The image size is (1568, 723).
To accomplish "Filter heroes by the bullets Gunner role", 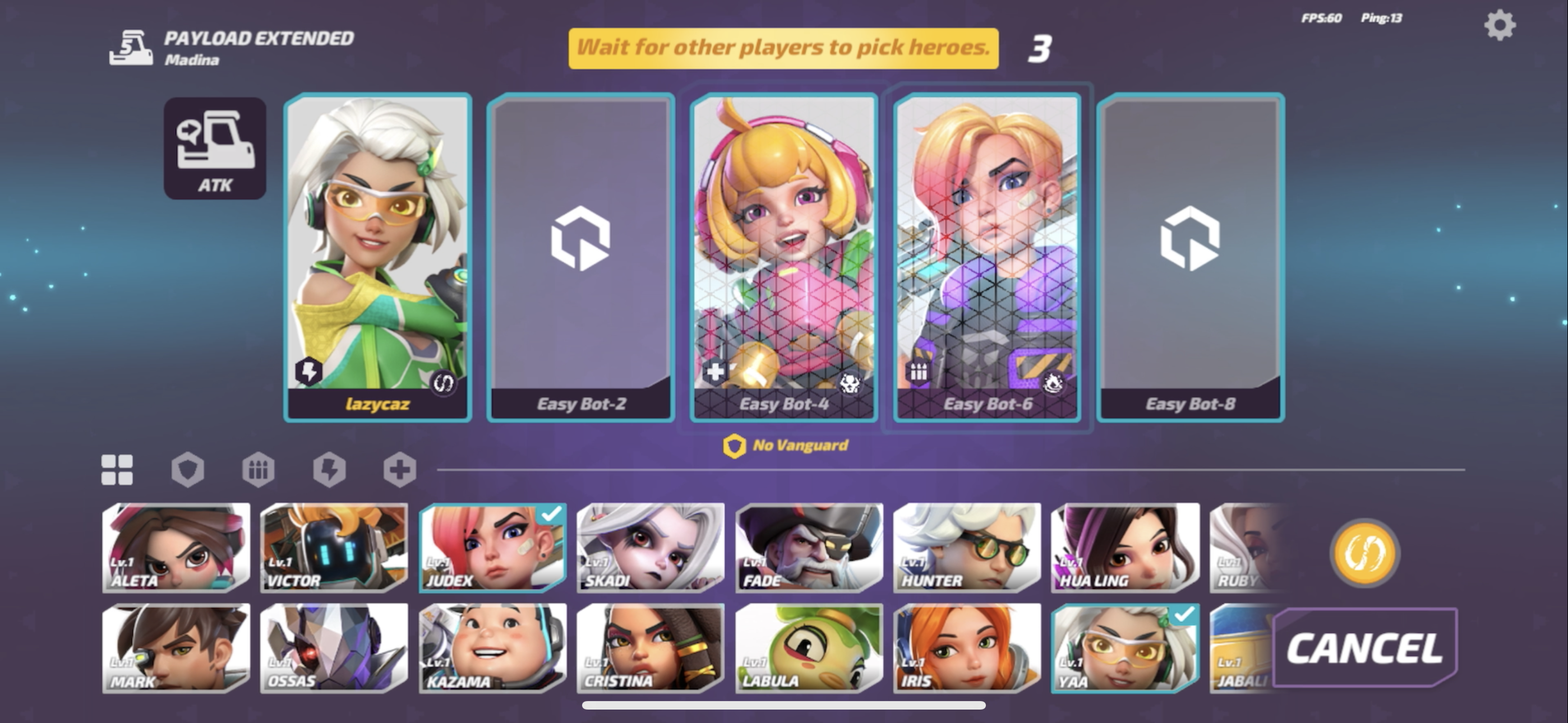I will (259, 469).
